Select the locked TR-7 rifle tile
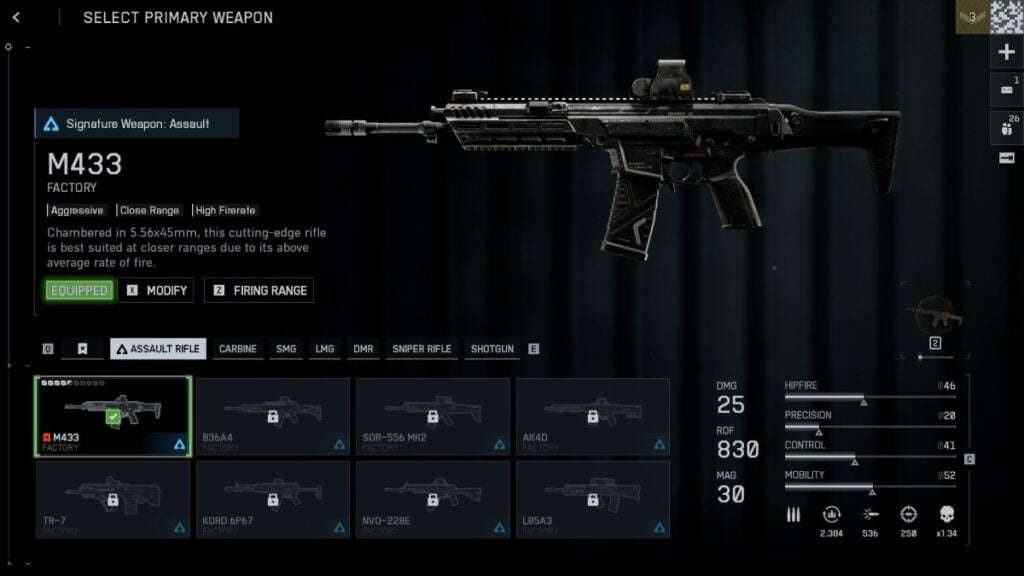Image resolution: width=1024 pixels, height=576 pixels. [113, 499]
